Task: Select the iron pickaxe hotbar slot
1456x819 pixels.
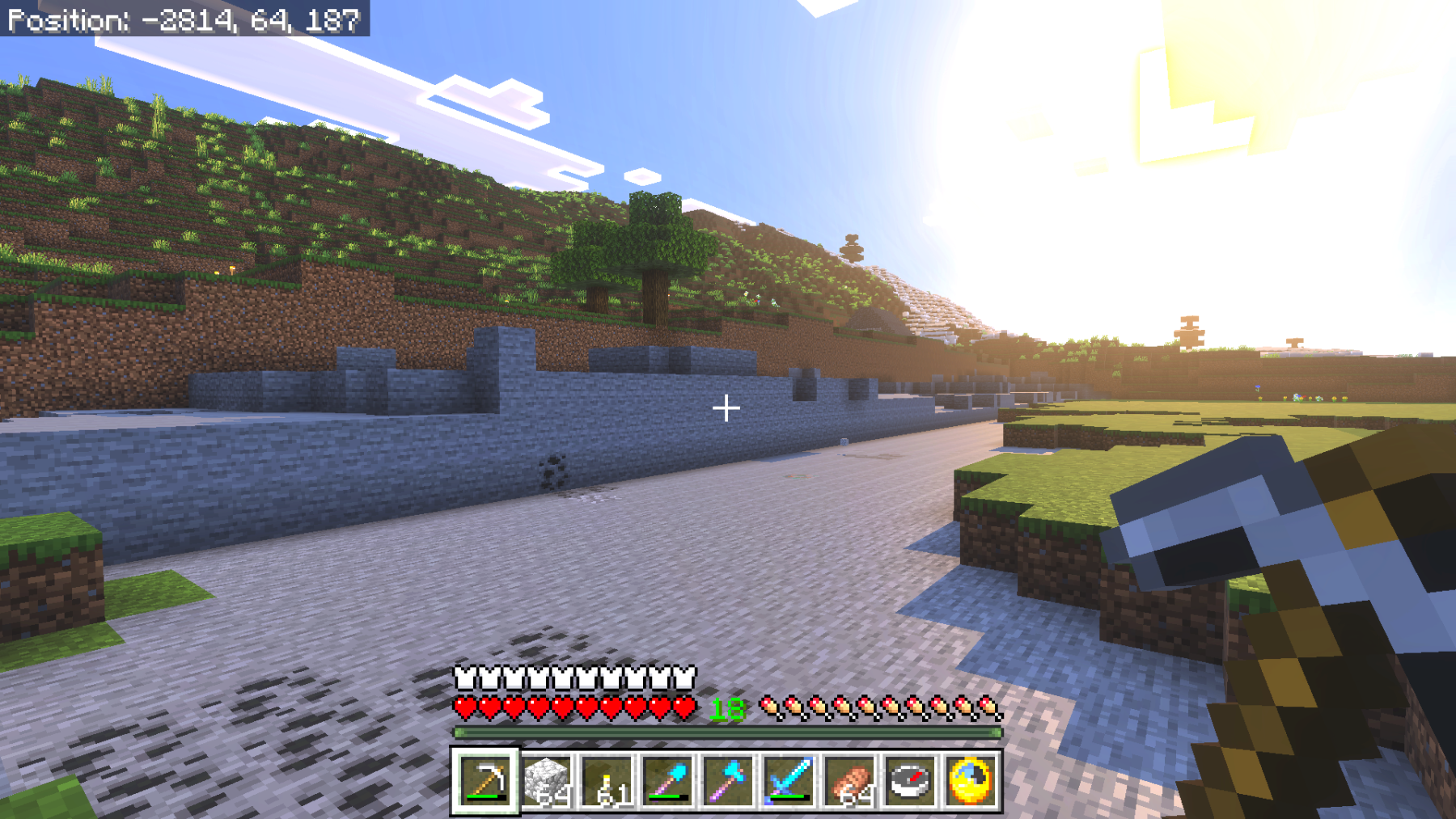Action: (485, 781)
